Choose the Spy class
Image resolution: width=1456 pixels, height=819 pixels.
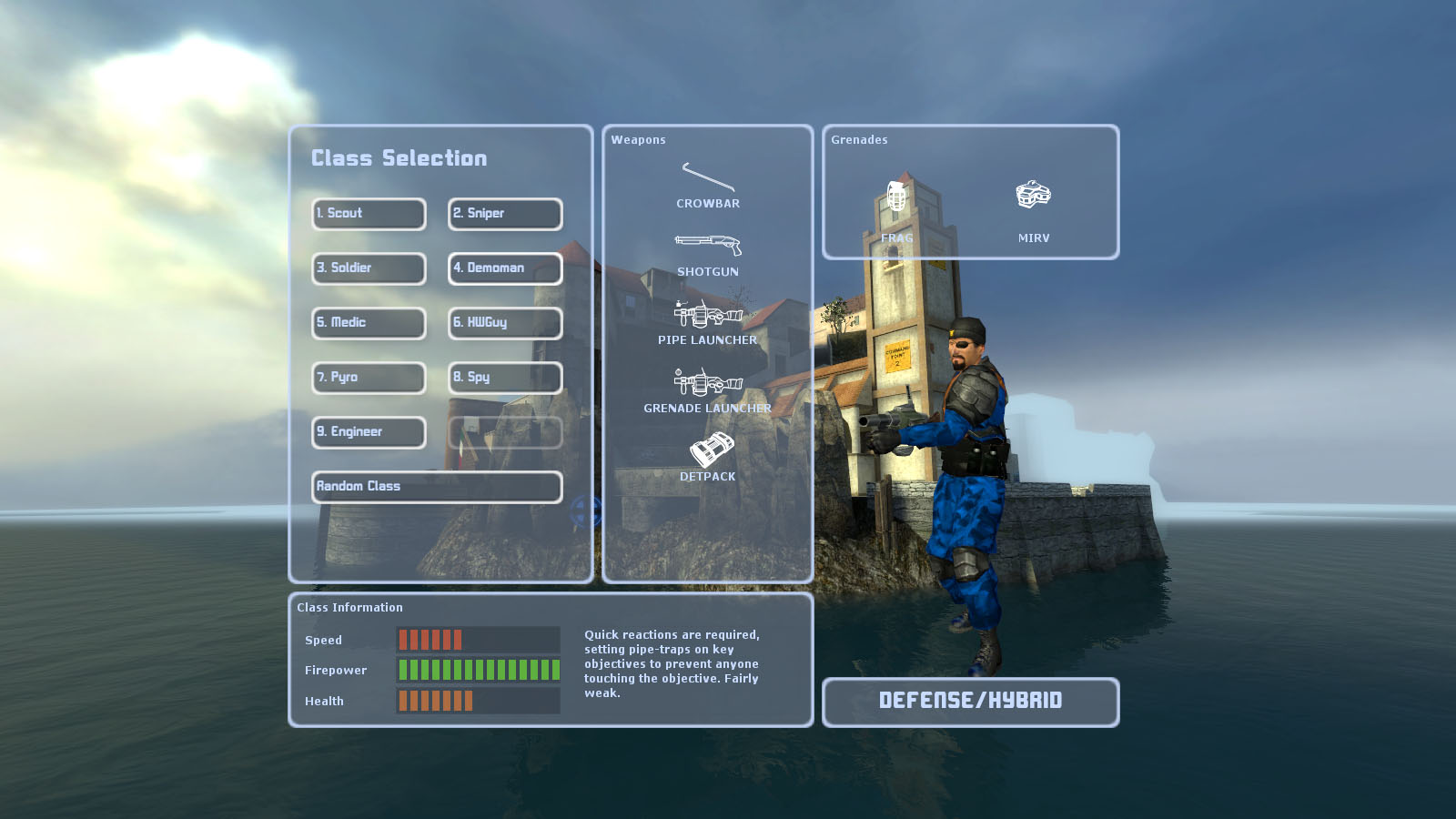[505, 378]
